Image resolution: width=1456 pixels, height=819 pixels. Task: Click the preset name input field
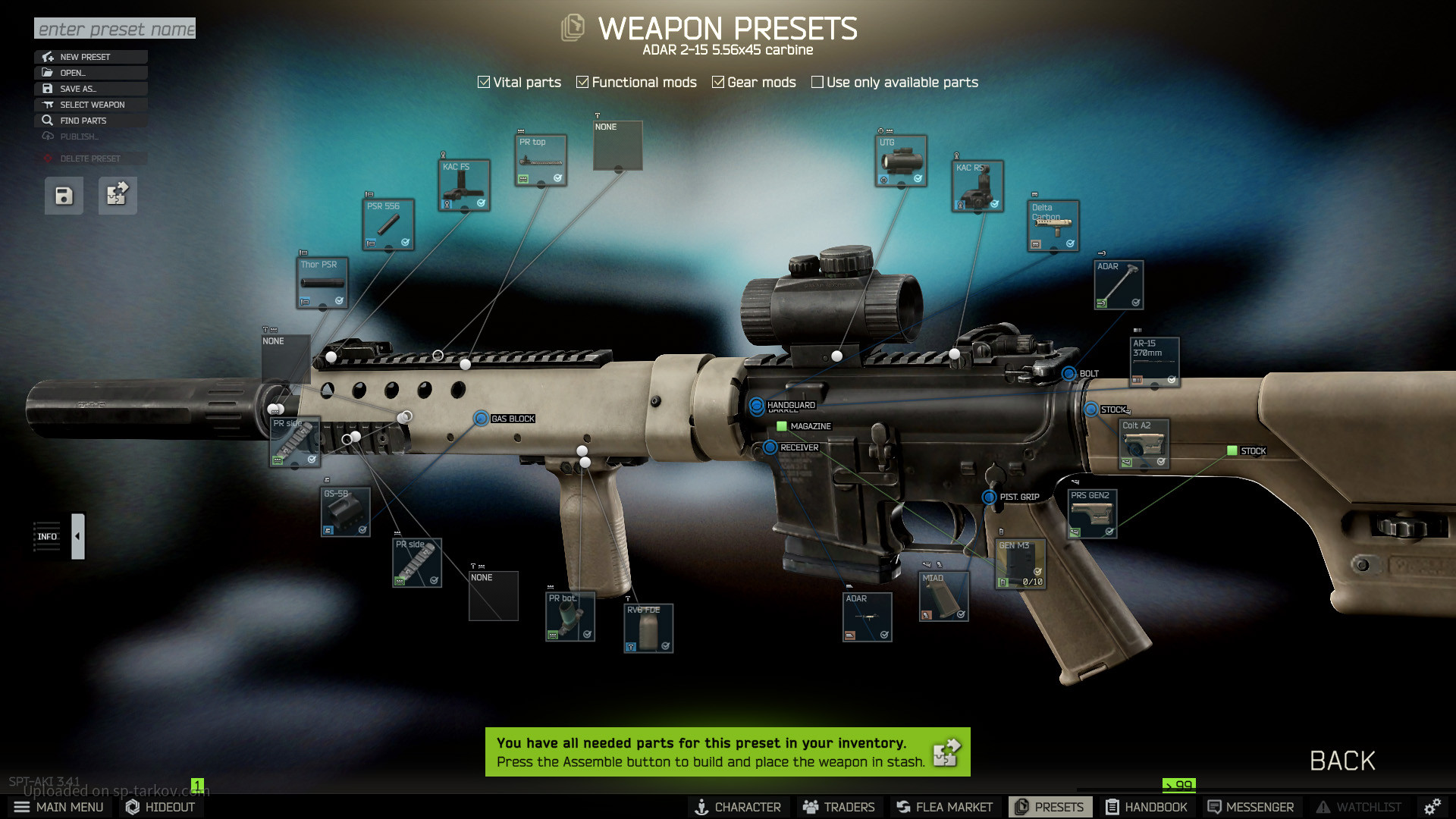point(115,29)
